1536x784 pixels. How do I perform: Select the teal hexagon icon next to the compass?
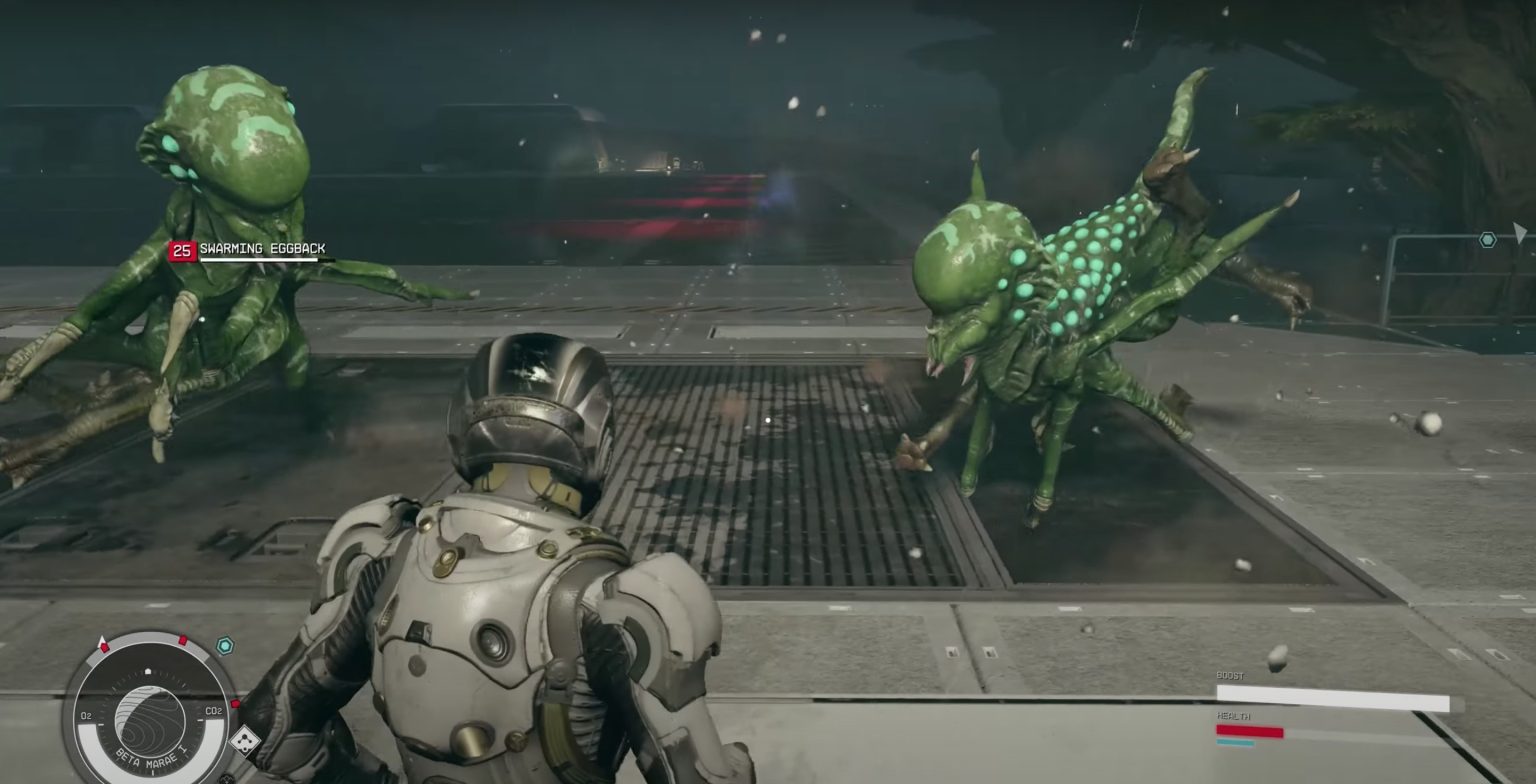pos(225,646)
